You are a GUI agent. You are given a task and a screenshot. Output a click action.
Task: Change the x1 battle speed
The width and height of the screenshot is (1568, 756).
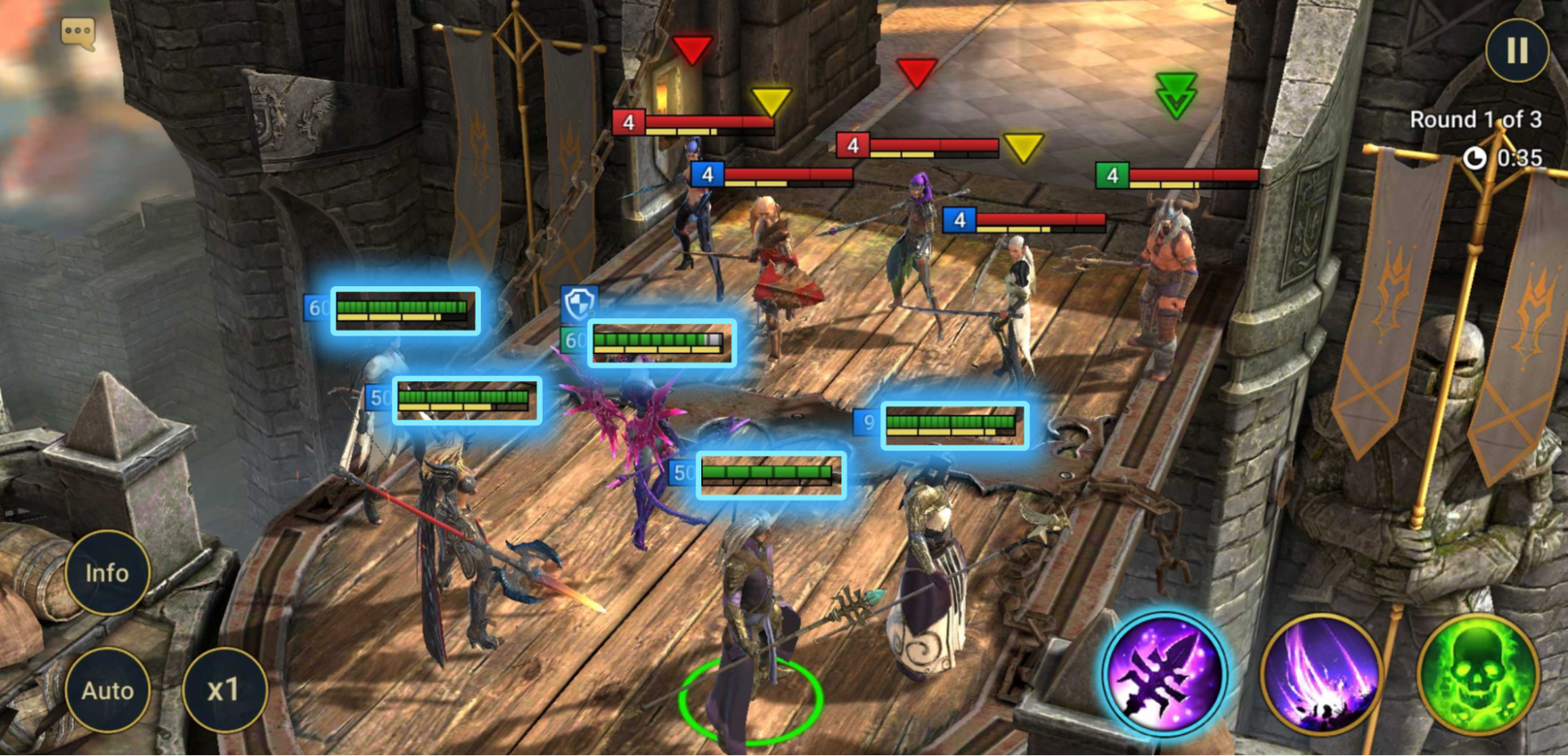224,691
